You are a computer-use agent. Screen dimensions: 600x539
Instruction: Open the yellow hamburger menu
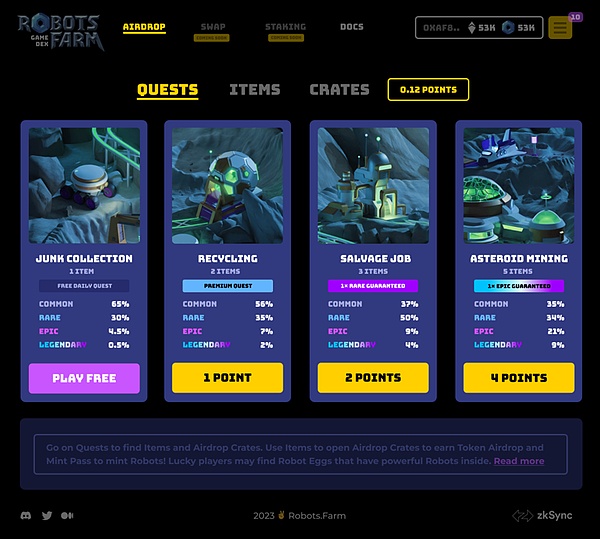560,28
